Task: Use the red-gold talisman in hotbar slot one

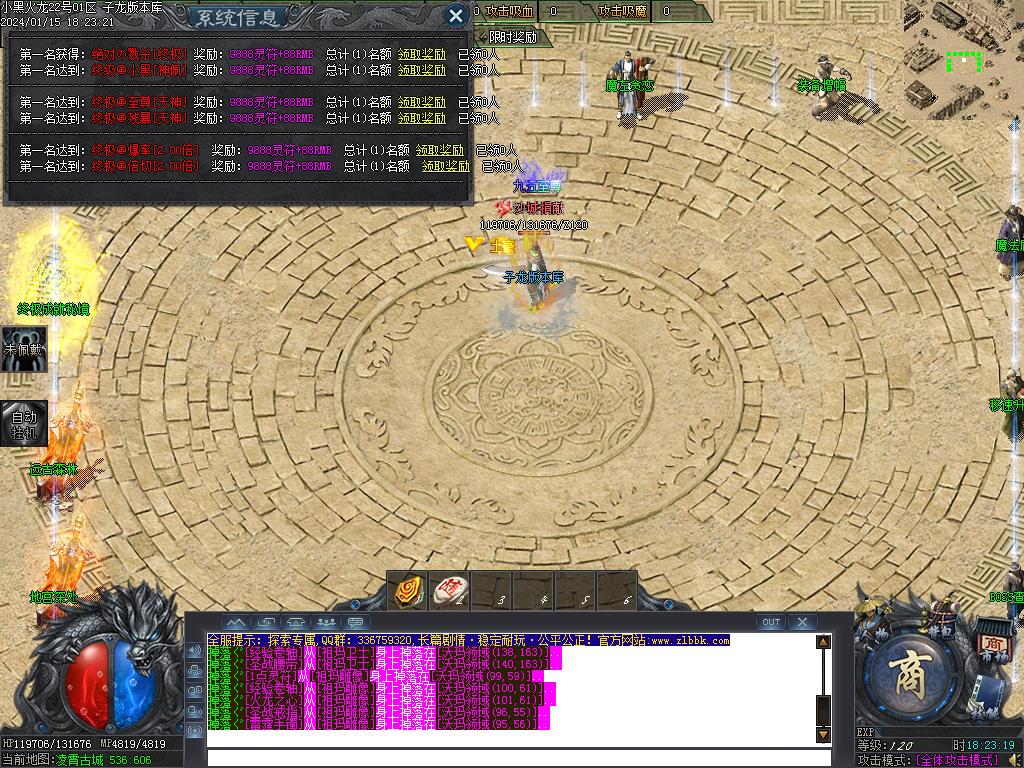Action: (408, 590)
